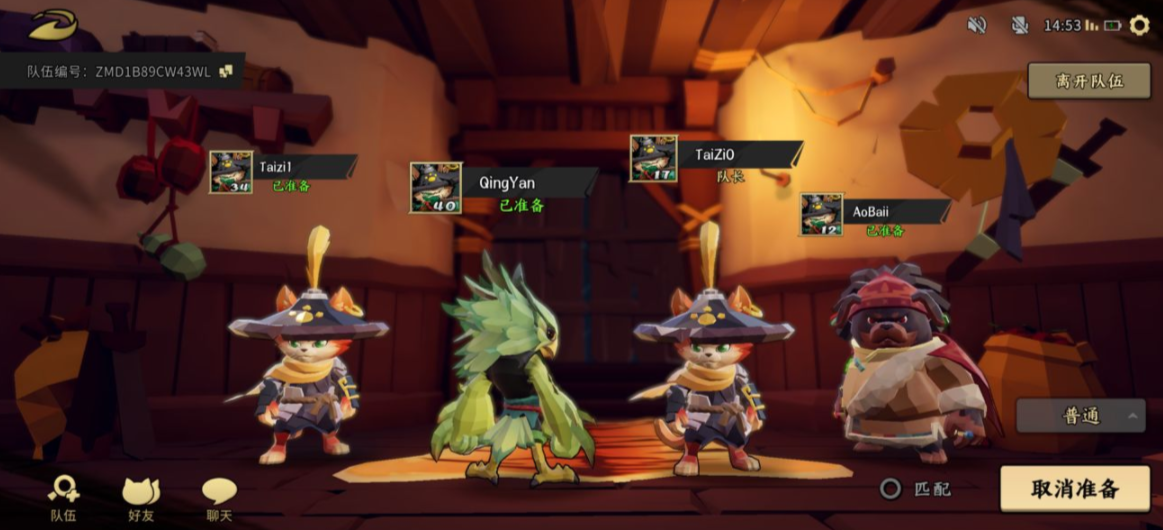Toggle the muted microphone icon
The height and width of the screenshot is (530, 1163).
pos(1019,25)
